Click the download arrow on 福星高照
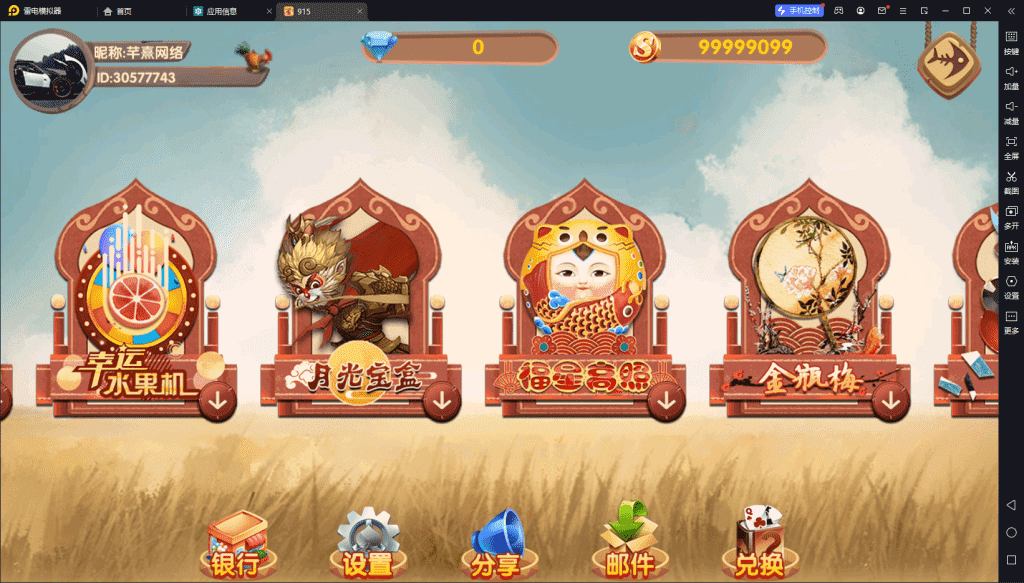Image resolution: width=1024 pixels, height=583 pixels. coord(665,402)
